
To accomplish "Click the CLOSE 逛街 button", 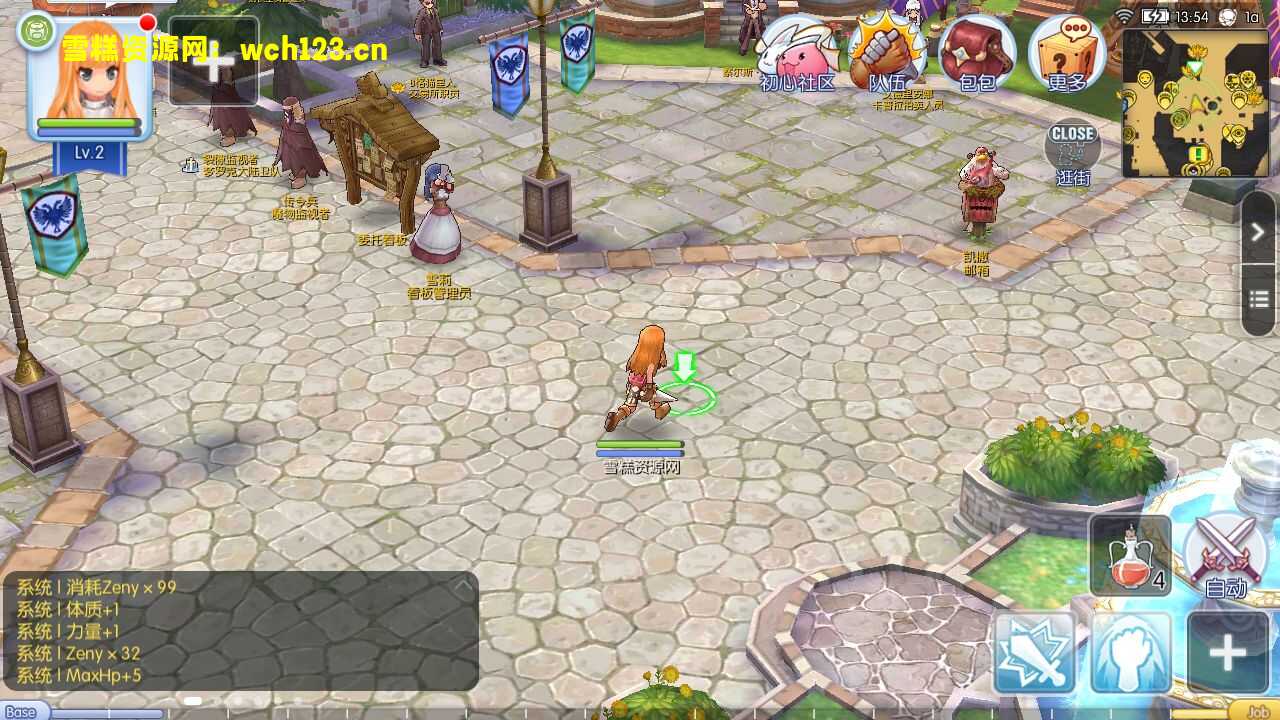I will point(1072,150).
